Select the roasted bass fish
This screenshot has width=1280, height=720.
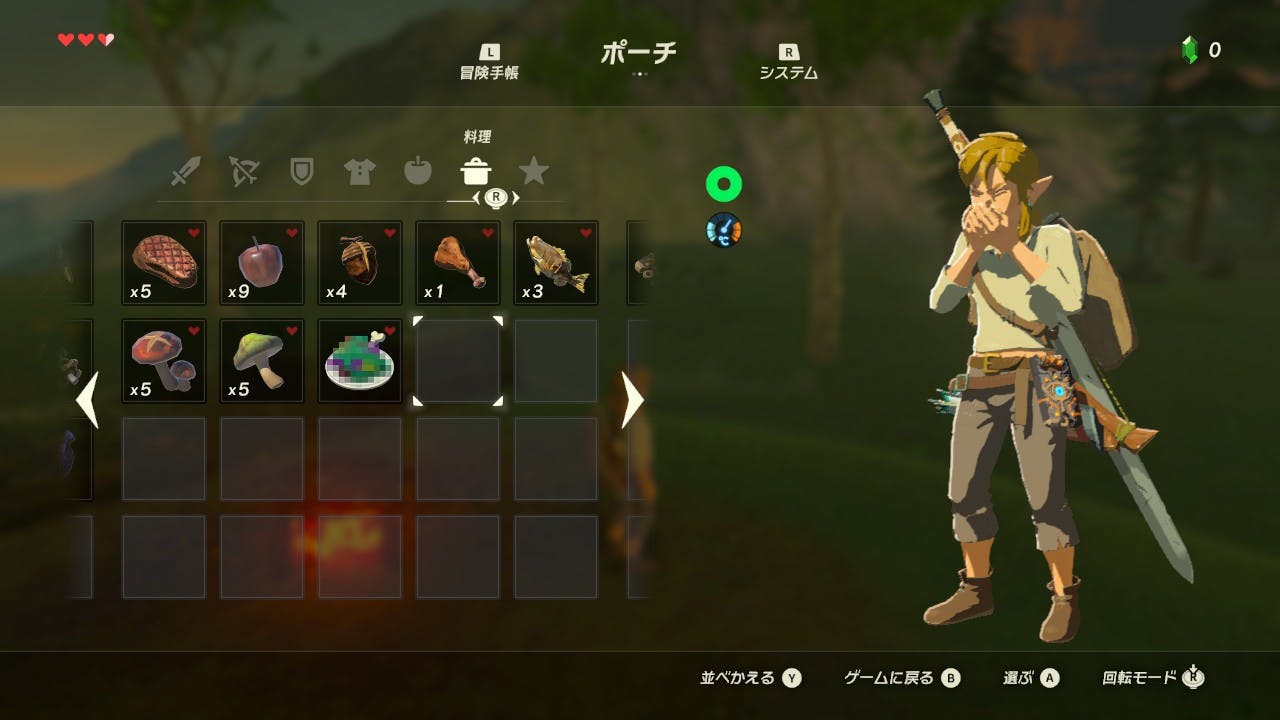(x=556, y=263)
